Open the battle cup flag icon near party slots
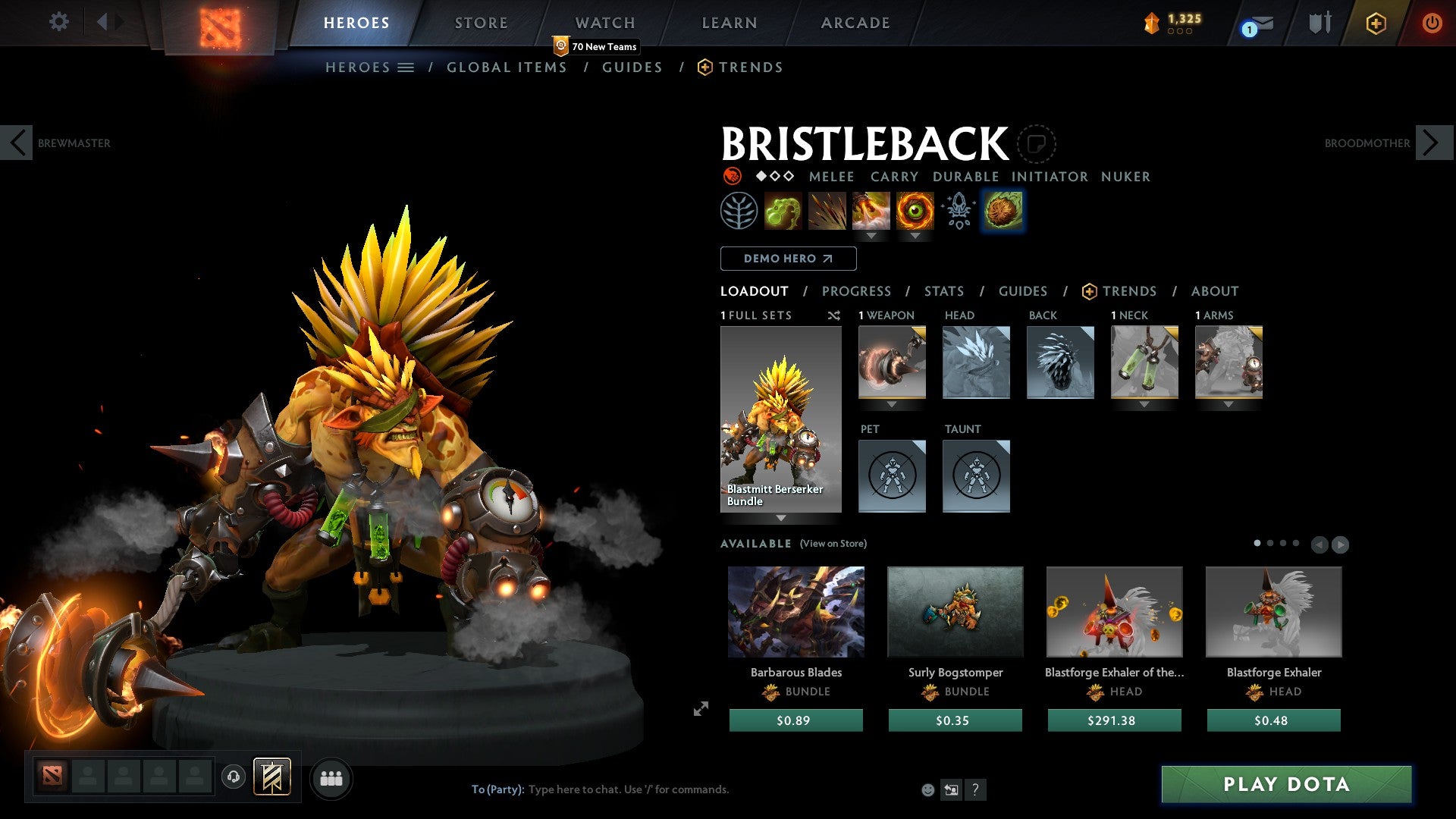Screen dimensions: 1456x819 click(272, 777)
